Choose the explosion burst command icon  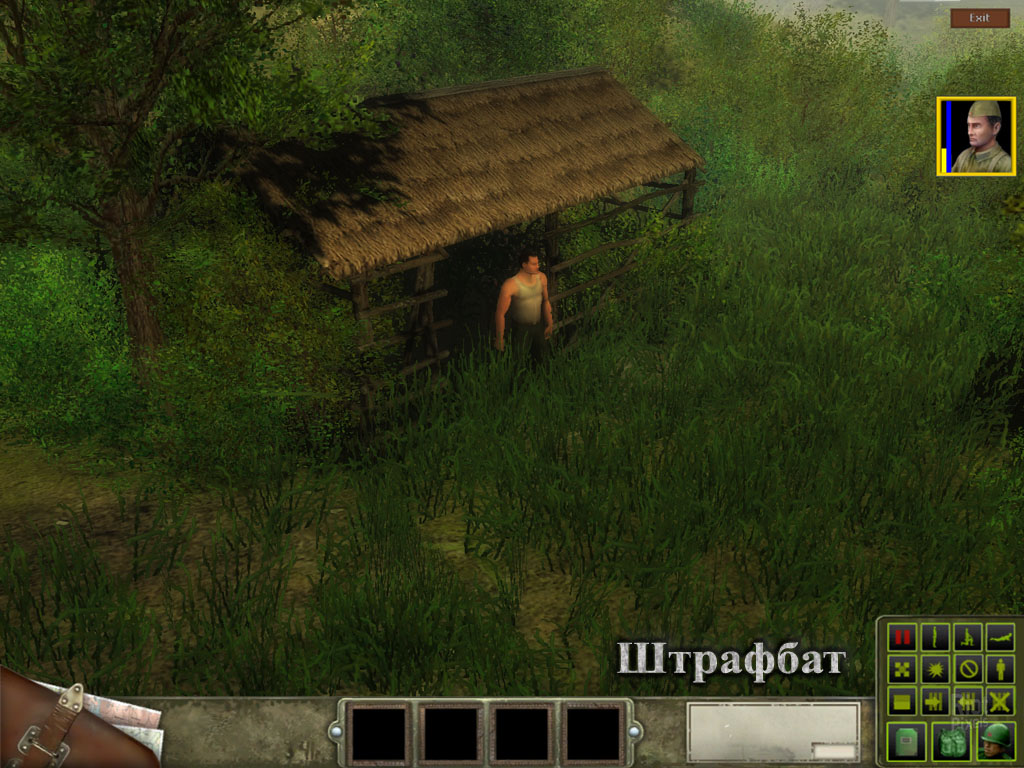[x=935, y=669]
